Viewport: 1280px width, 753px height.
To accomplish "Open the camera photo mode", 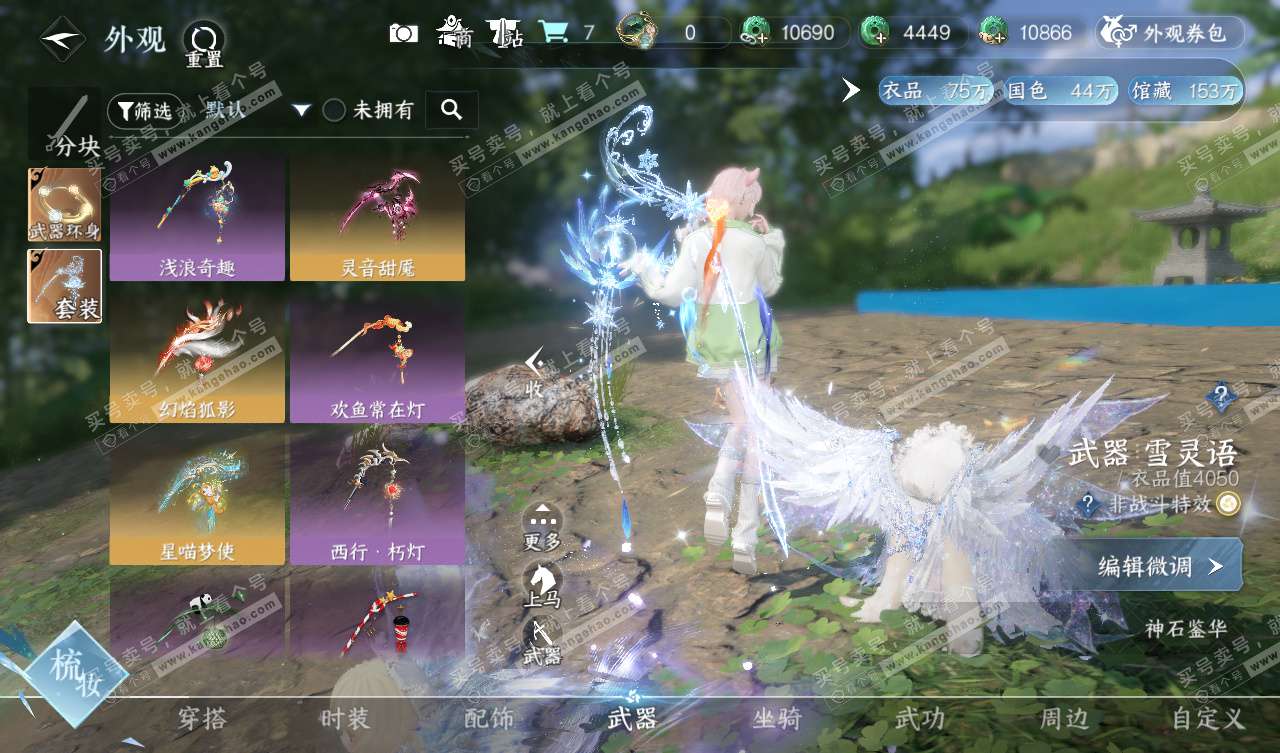I will [403, 33].
